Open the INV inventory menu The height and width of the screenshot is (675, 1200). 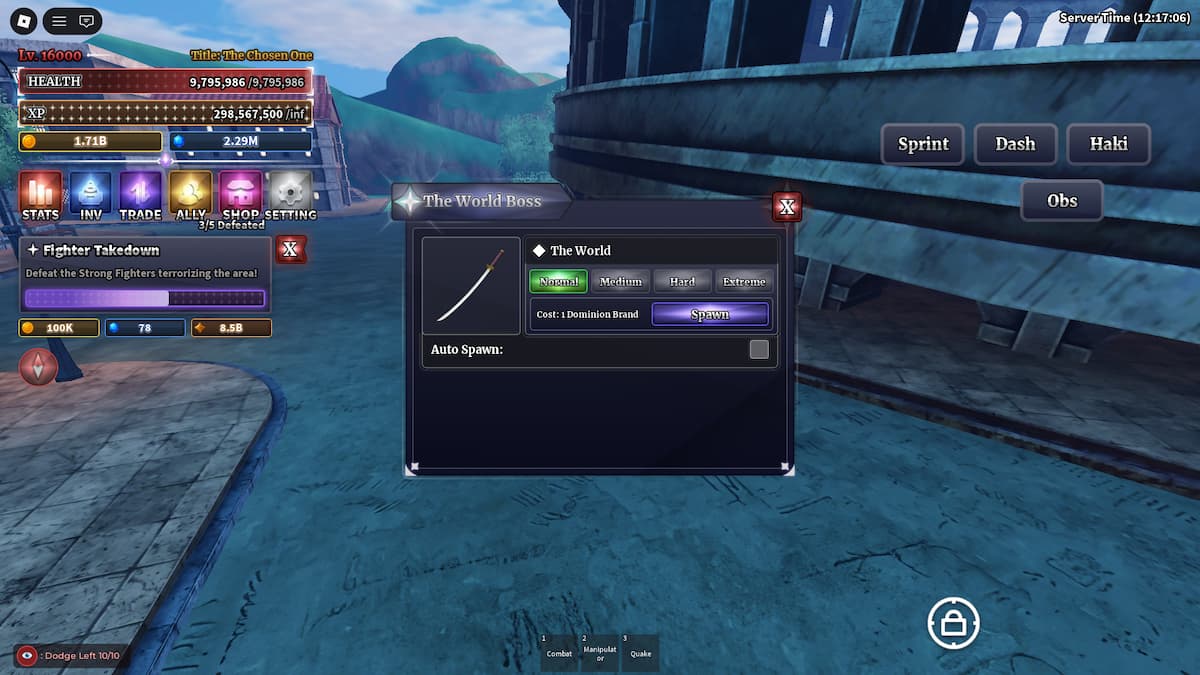pos(91,194)
